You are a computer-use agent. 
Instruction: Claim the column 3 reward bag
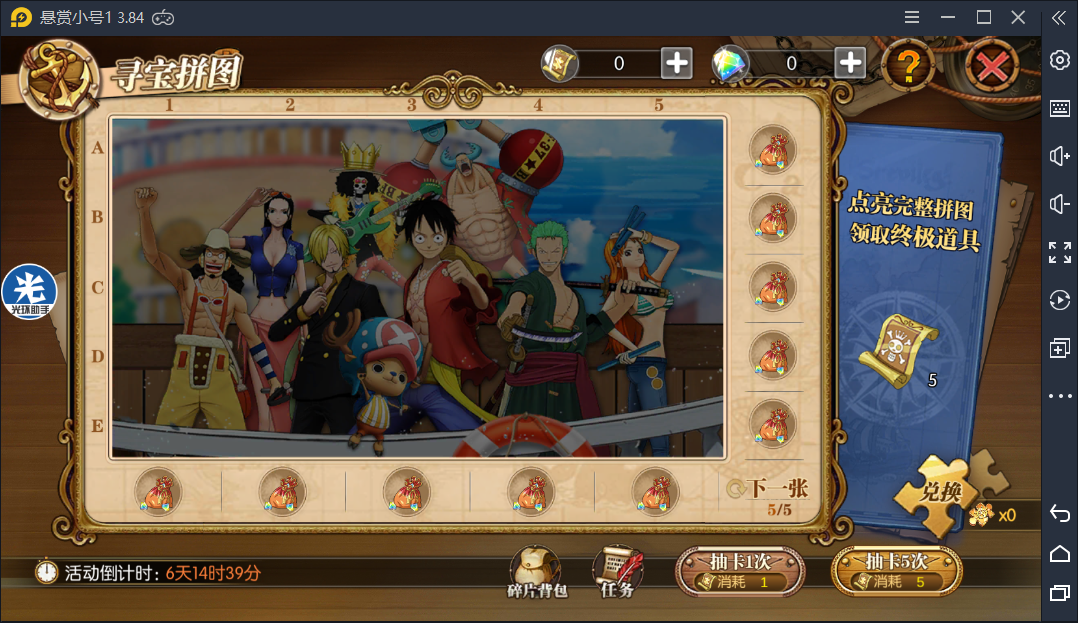(407, 491)
